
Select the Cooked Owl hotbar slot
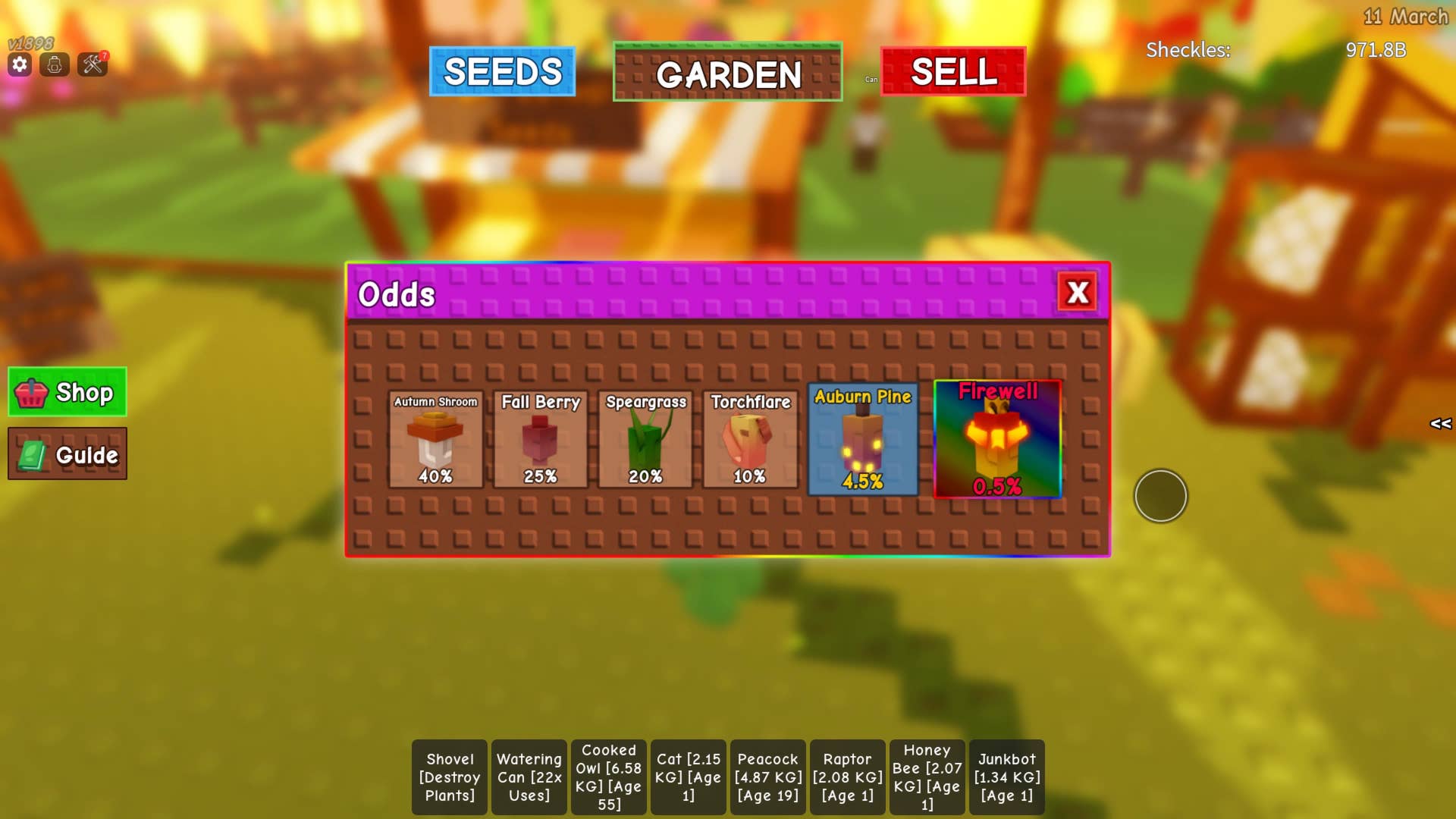(x=609, y=777)
